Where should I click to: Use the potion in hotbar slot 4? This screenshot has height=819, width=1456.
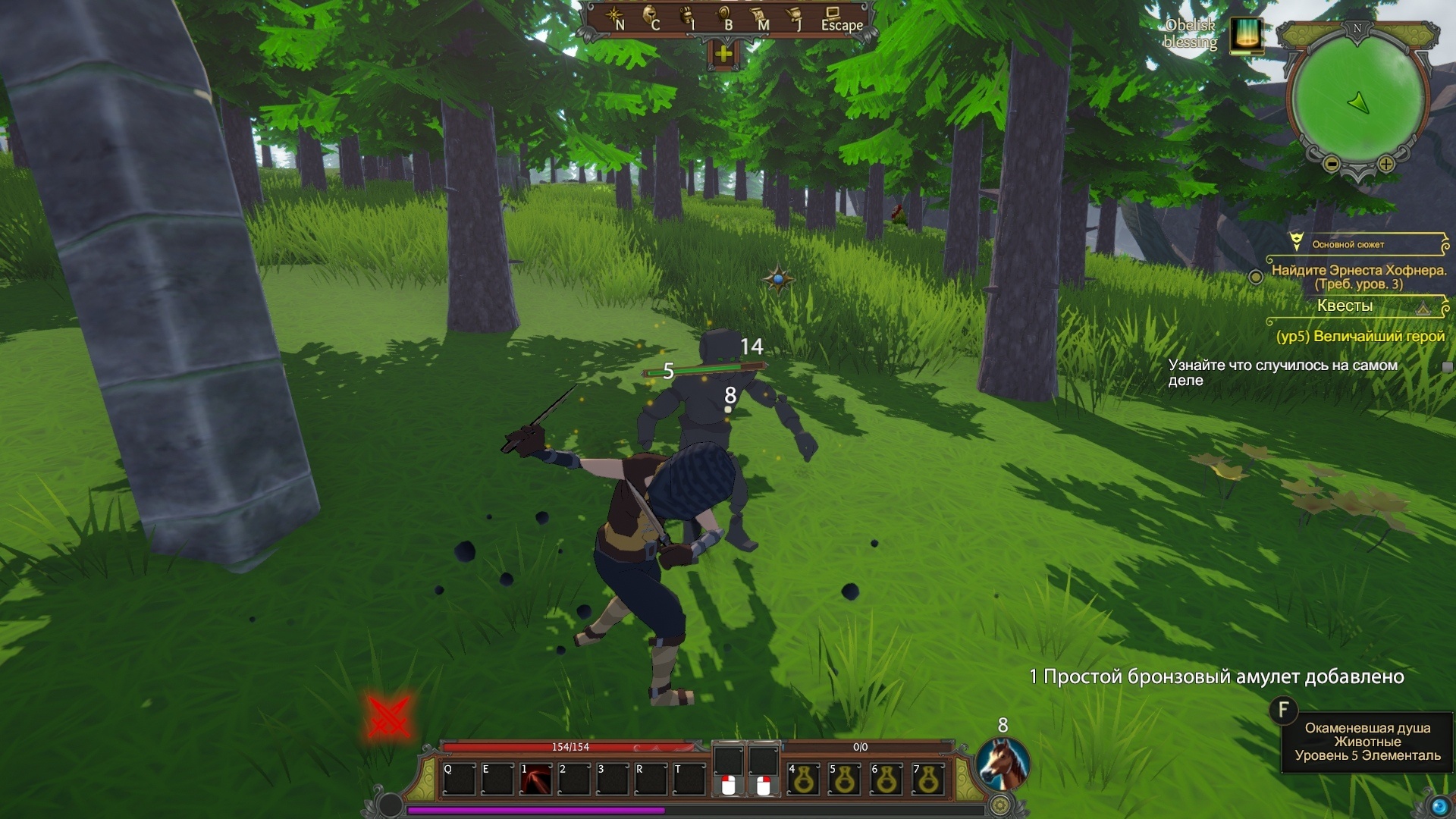804,780
